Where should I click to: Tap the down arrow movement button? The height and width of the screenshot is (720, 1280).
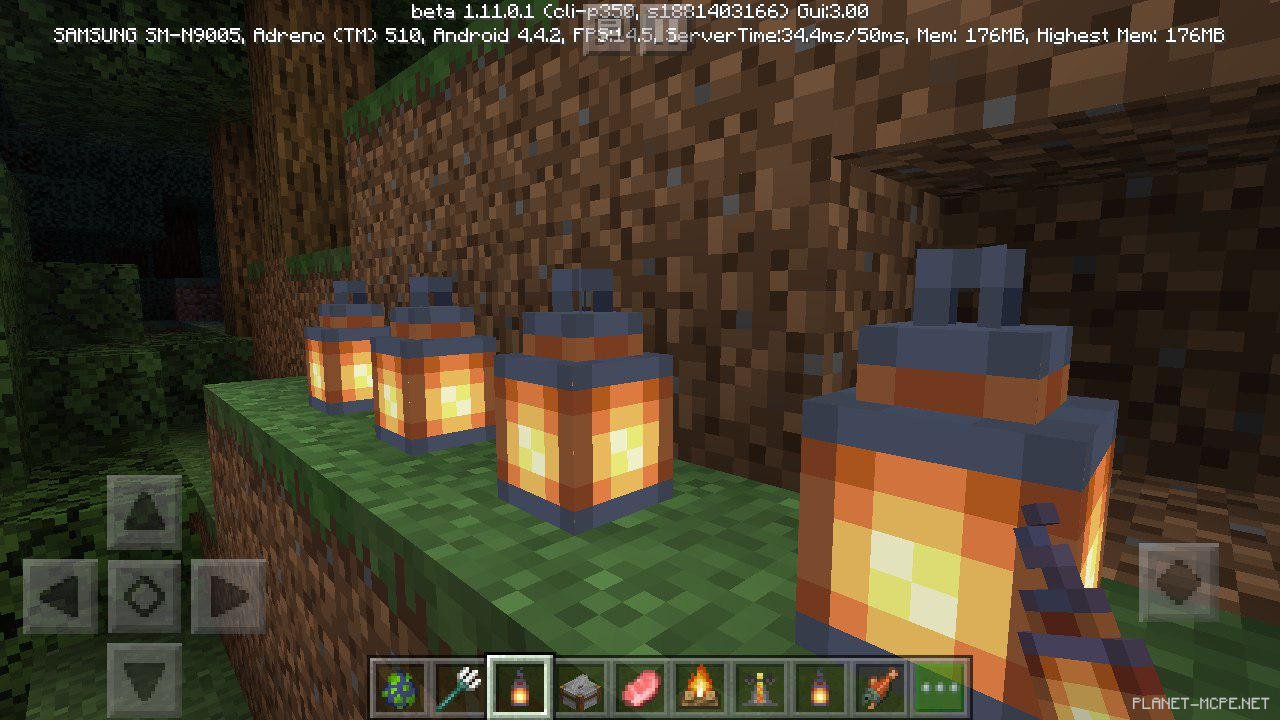(144, 680)
